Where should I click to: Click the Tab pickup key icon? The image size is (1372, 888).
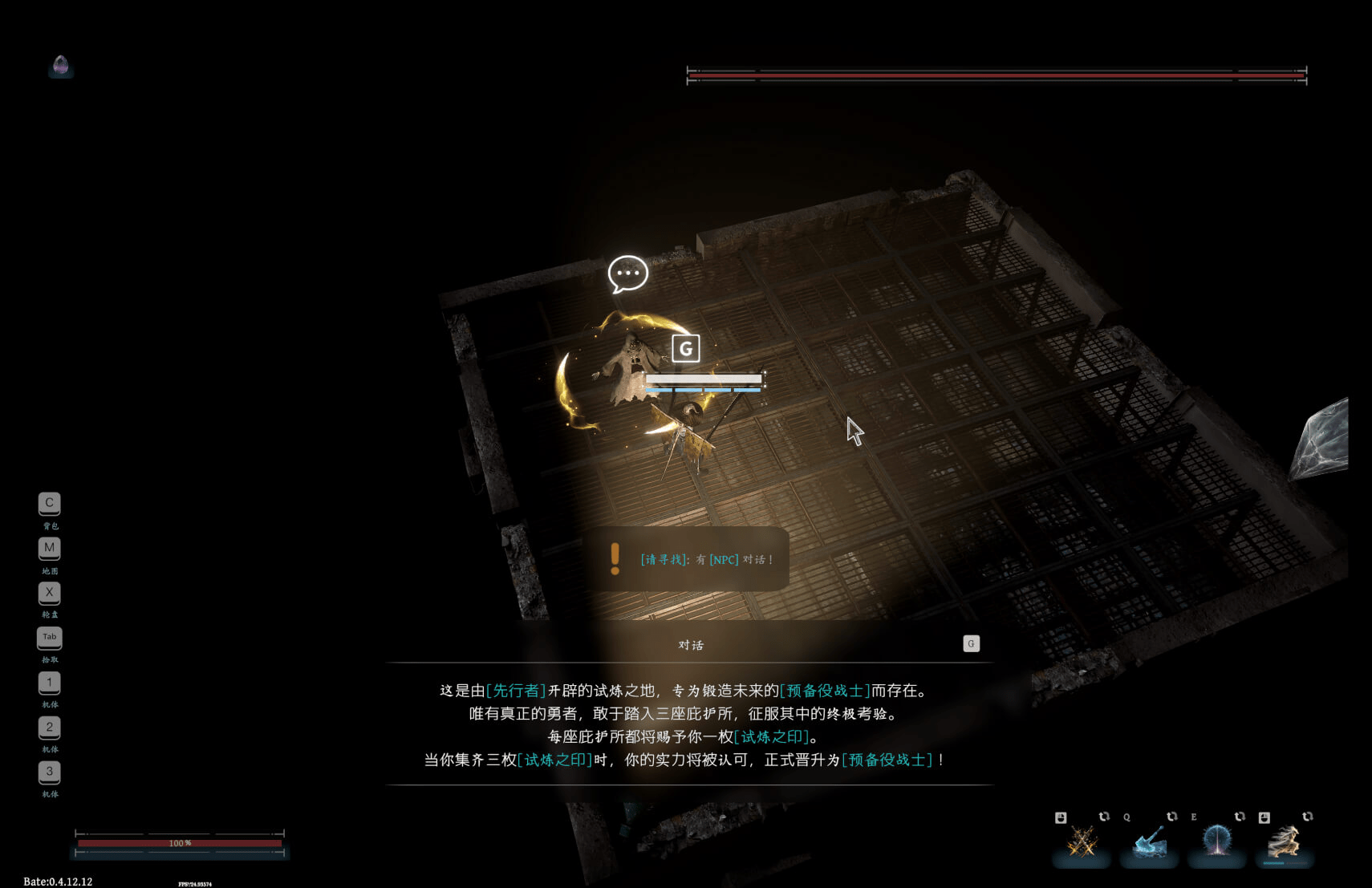click(x=50, y=637)
